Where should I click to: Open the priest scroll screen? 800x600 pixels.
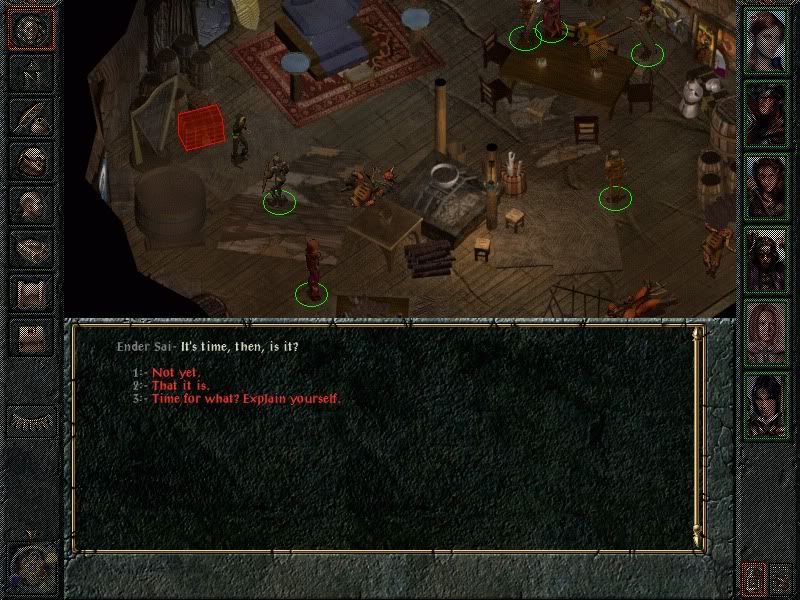pyautogui.click(x=31, y=292)
